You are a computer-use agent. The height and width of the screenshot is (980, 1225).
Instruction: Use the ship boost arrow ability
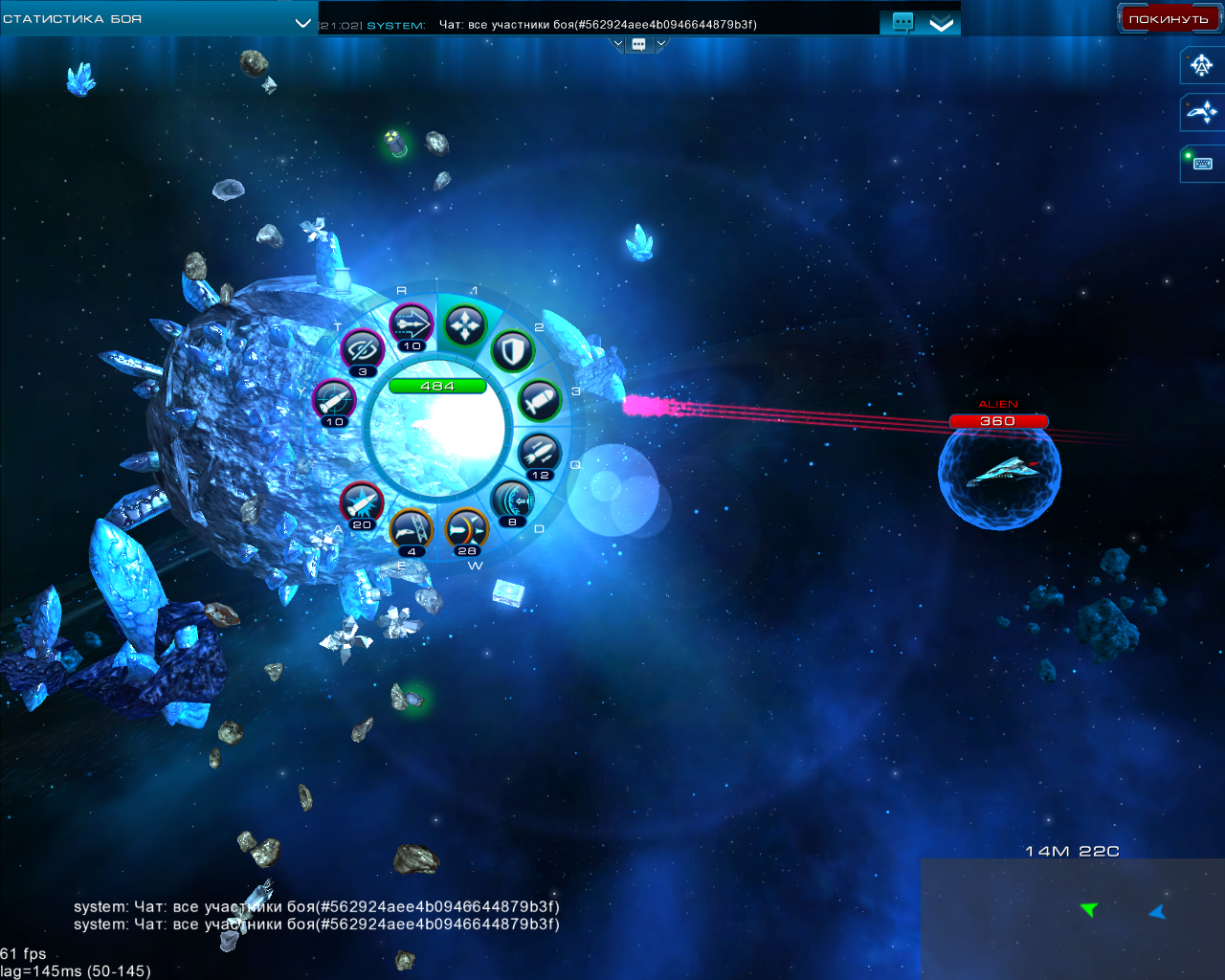click(412, 323)
